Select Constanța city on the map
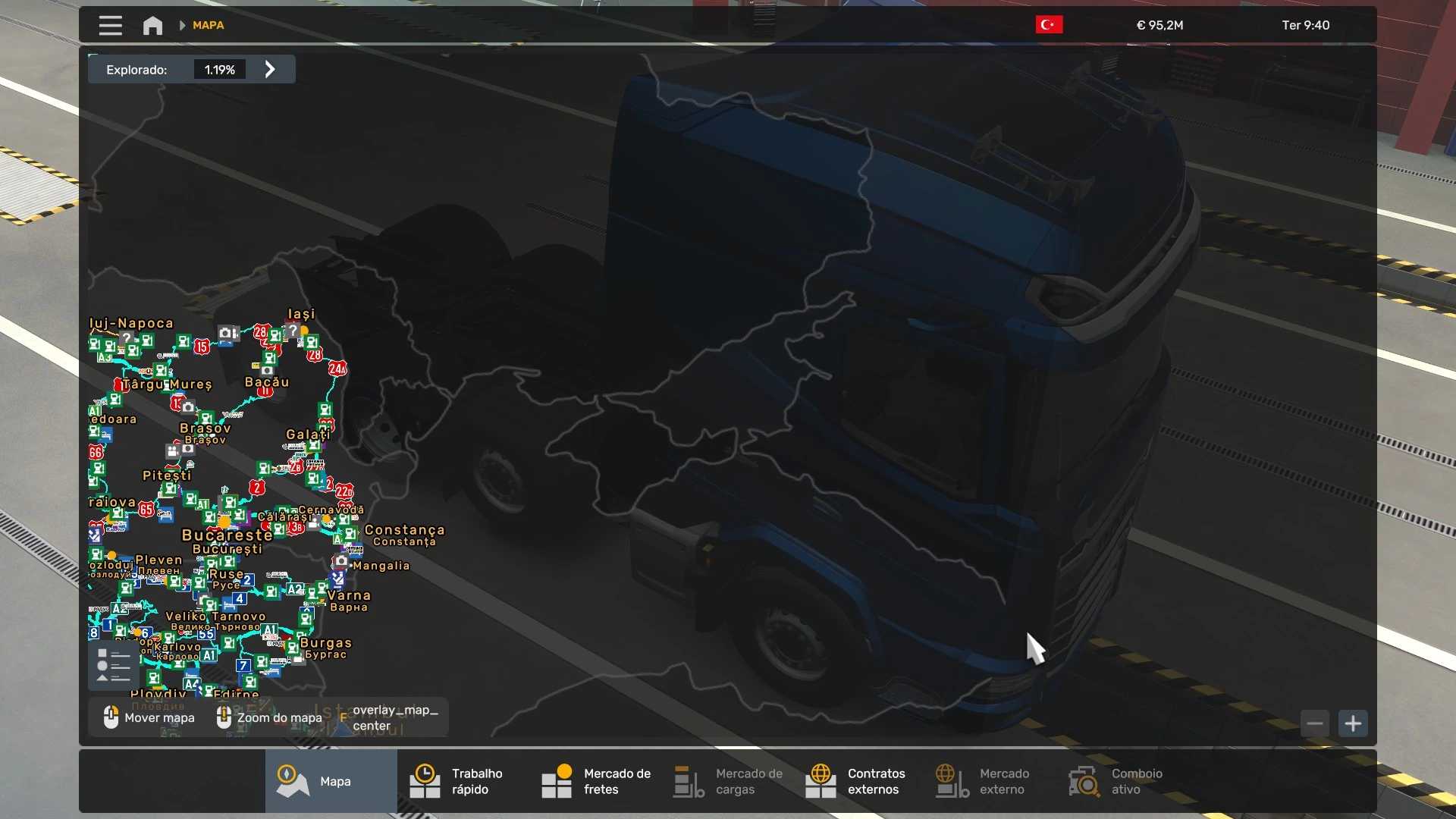 click(404, 530)
